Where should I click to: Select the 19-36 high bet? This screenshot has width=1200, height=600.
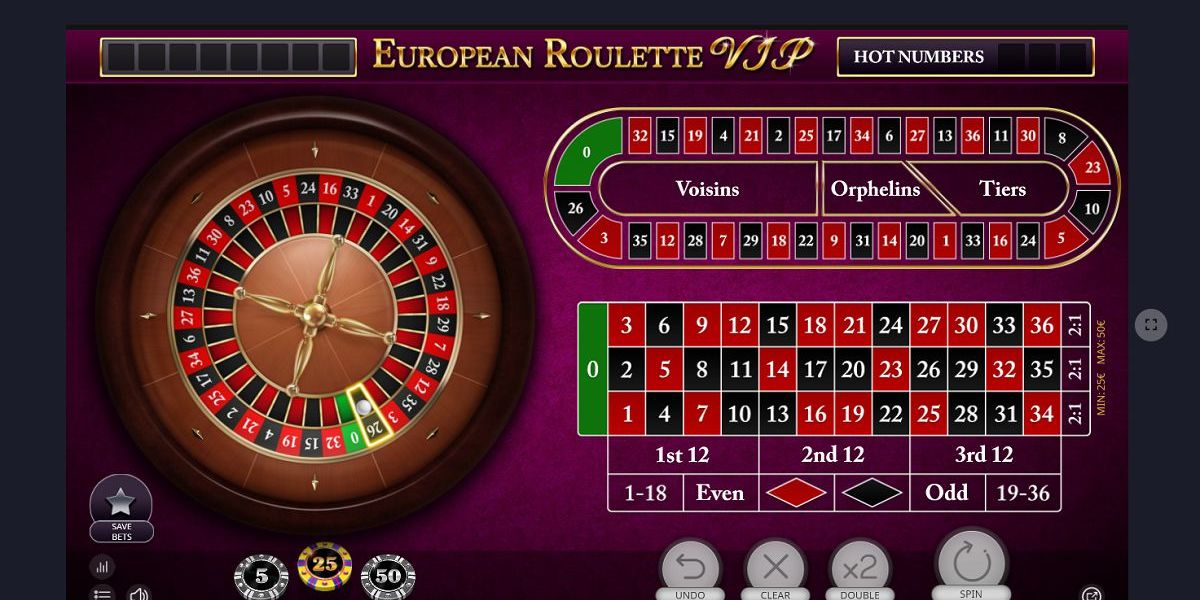(x=1023, y=493)
